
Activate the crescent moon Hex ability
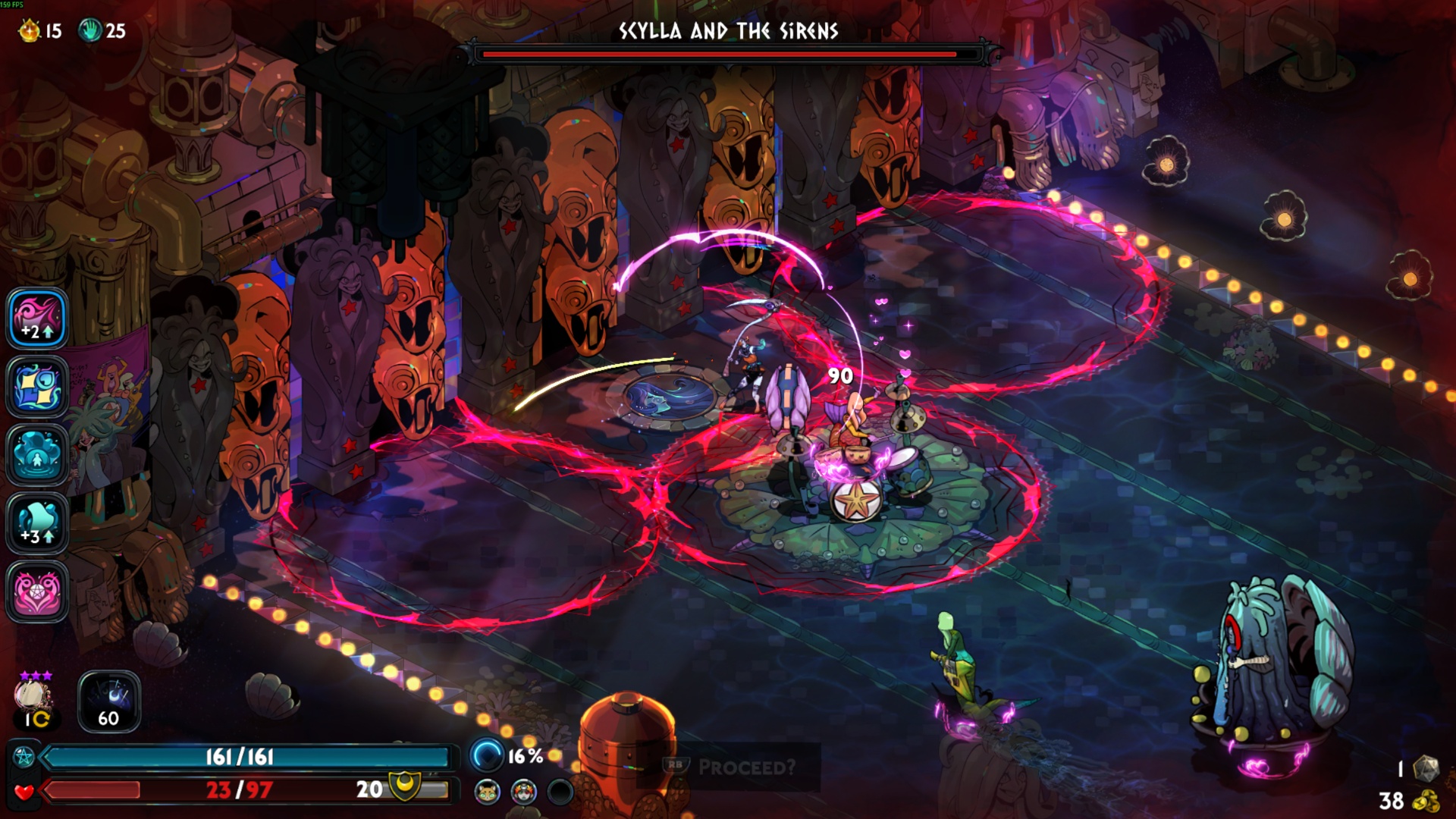[x=109, y=701]
